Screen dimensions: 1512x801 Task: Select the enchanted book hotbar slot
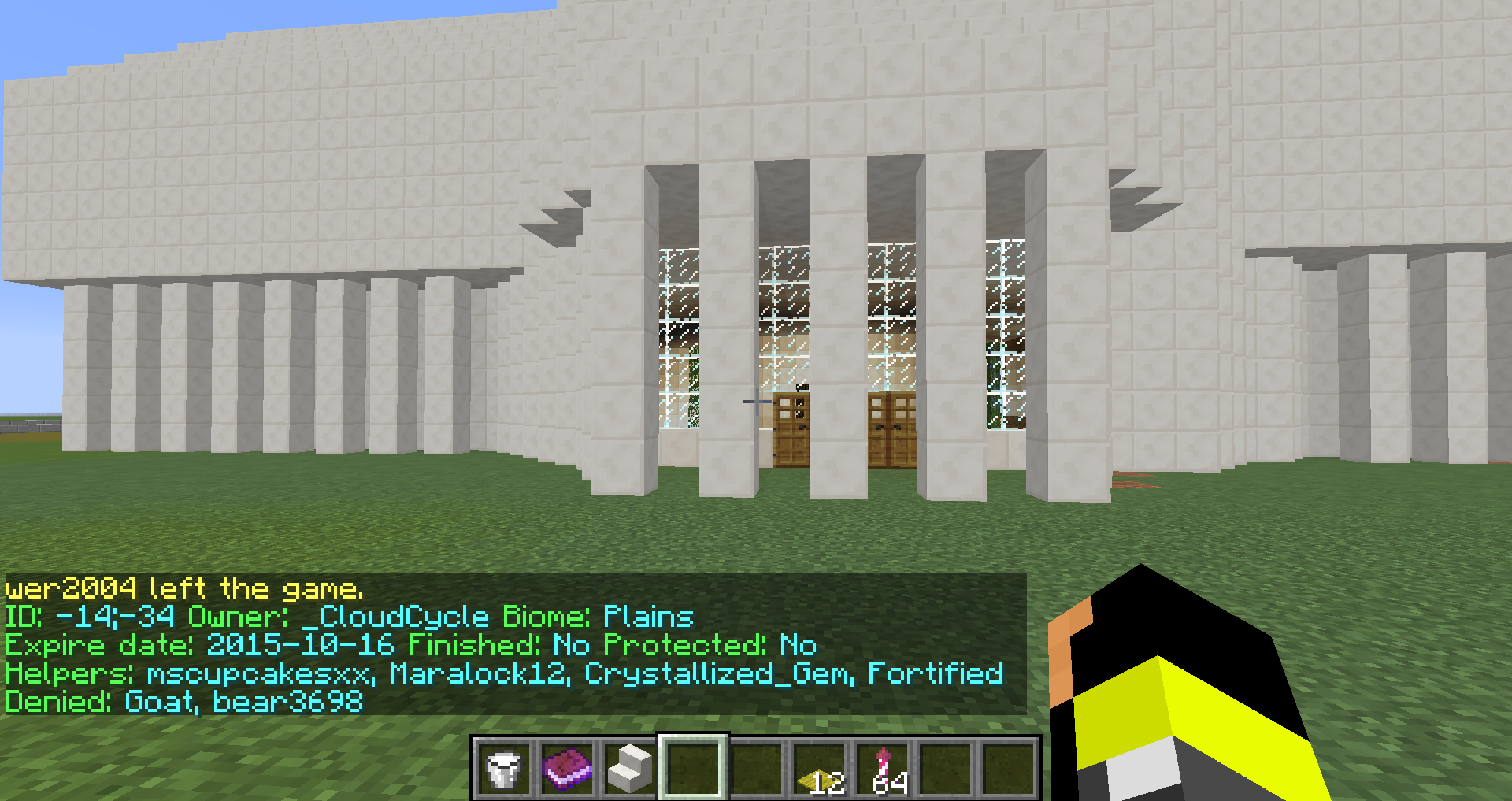[x=567, y=768]
